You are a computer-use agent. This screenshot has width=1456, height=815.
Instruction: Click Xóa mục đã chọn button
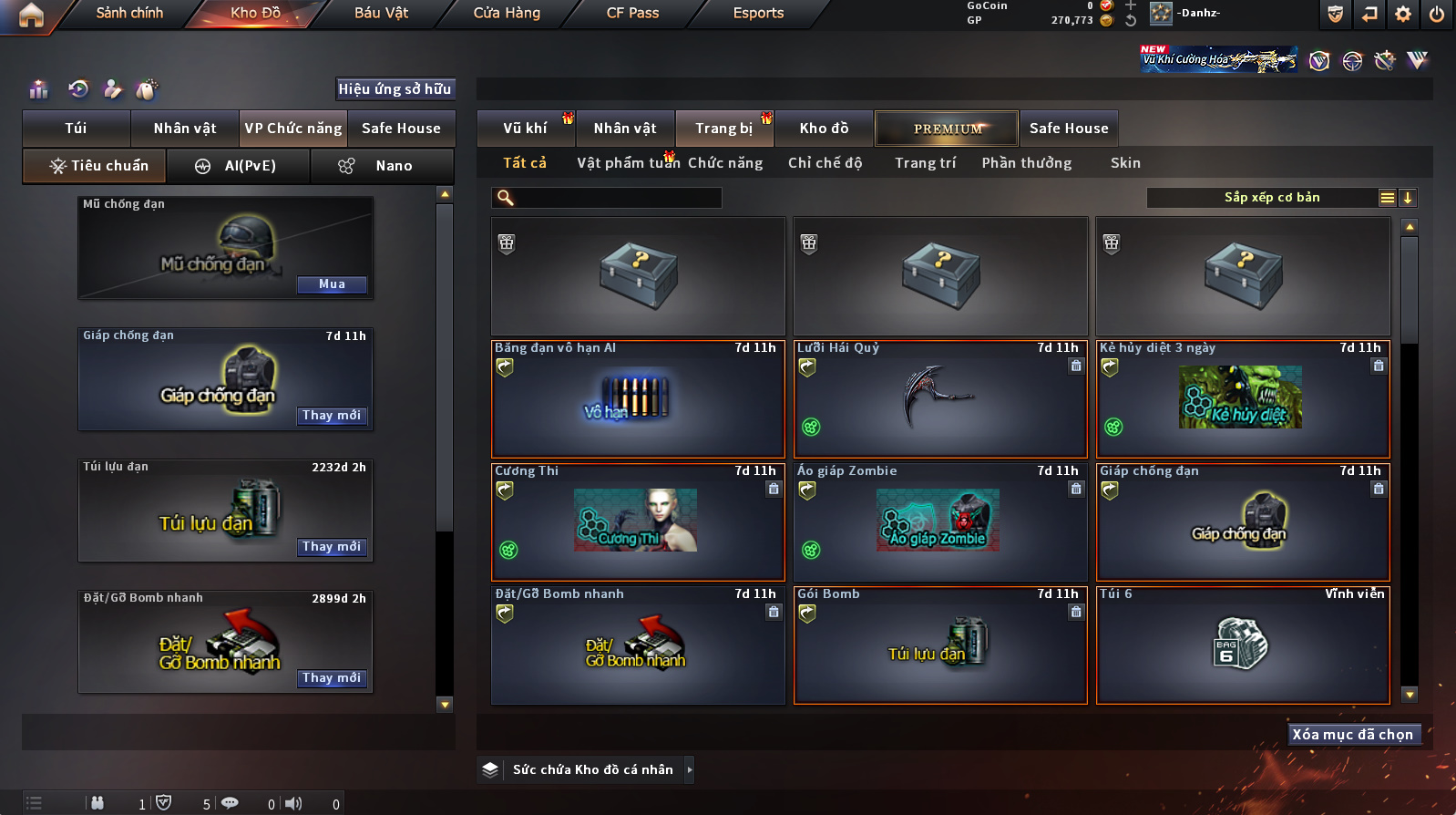pos(1353,735)
